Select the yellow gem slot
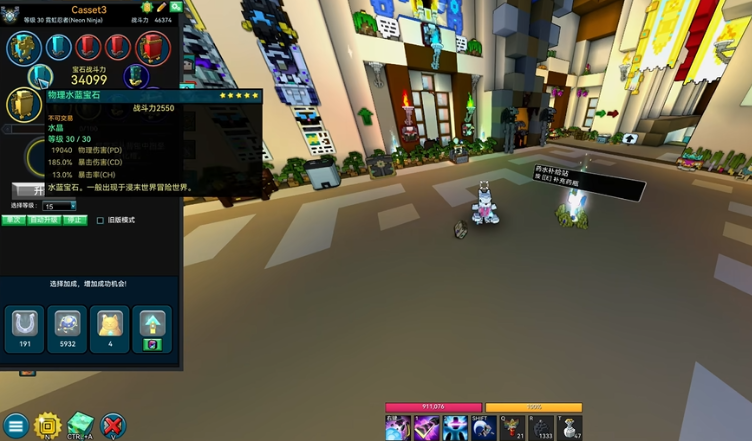The height and width of the screenshot is (441, 752). (x=21, y=104)
